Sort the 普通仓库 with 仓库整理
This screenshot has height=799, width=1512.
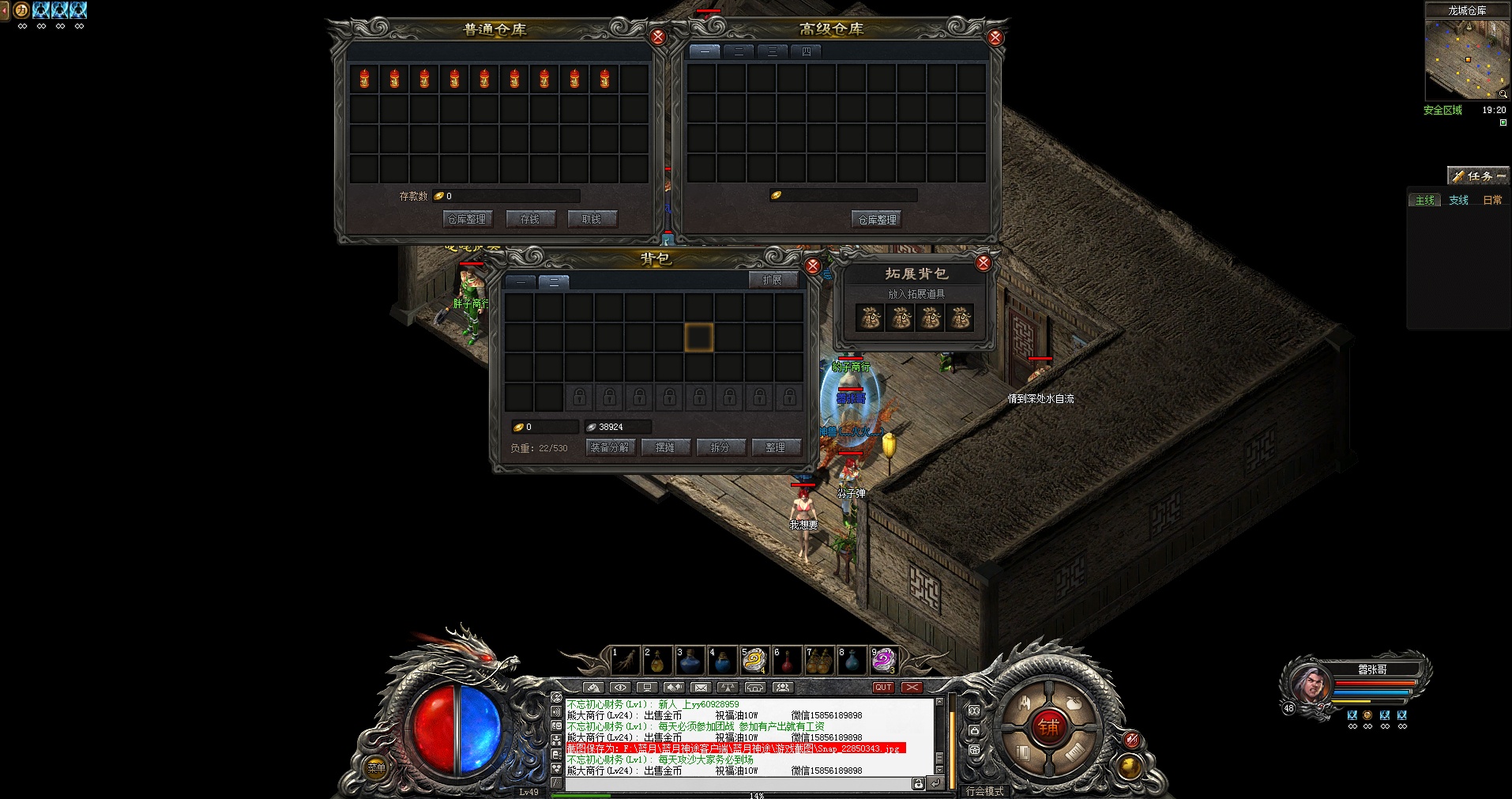pyautogui.click(x=467, y=219)
